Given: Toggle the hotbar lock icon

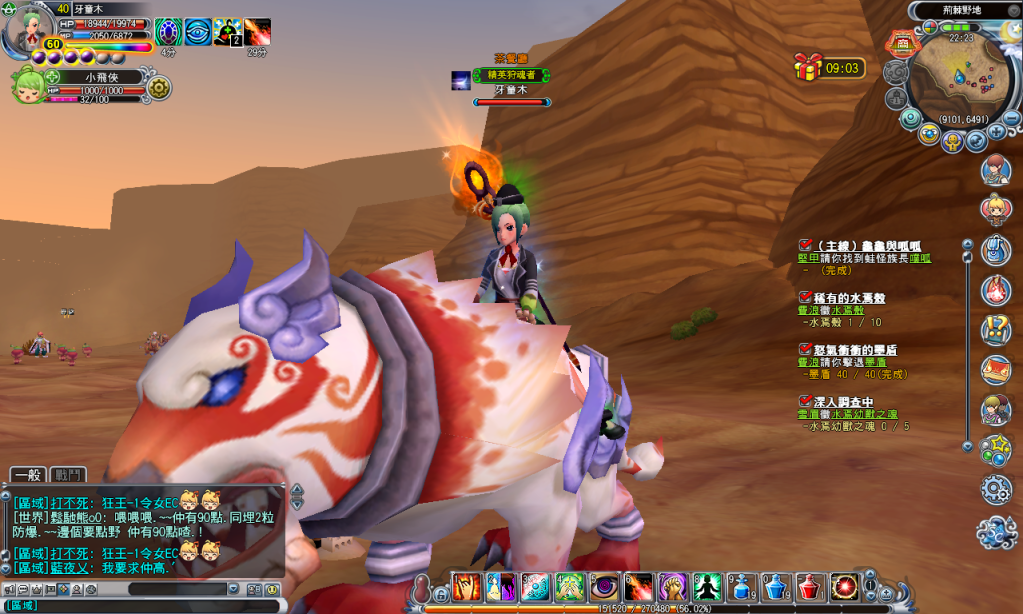Looking at the screenshot, I should pos(440,594).
